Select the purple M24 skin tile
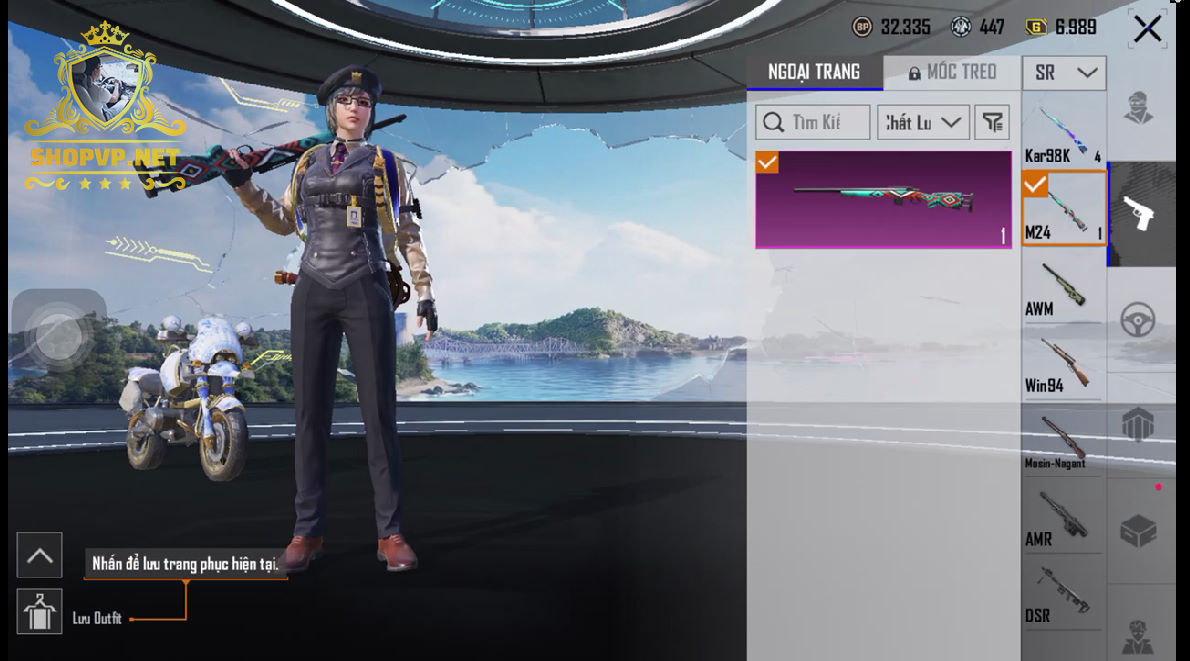The image size is (1190, 661). [883, 199]
